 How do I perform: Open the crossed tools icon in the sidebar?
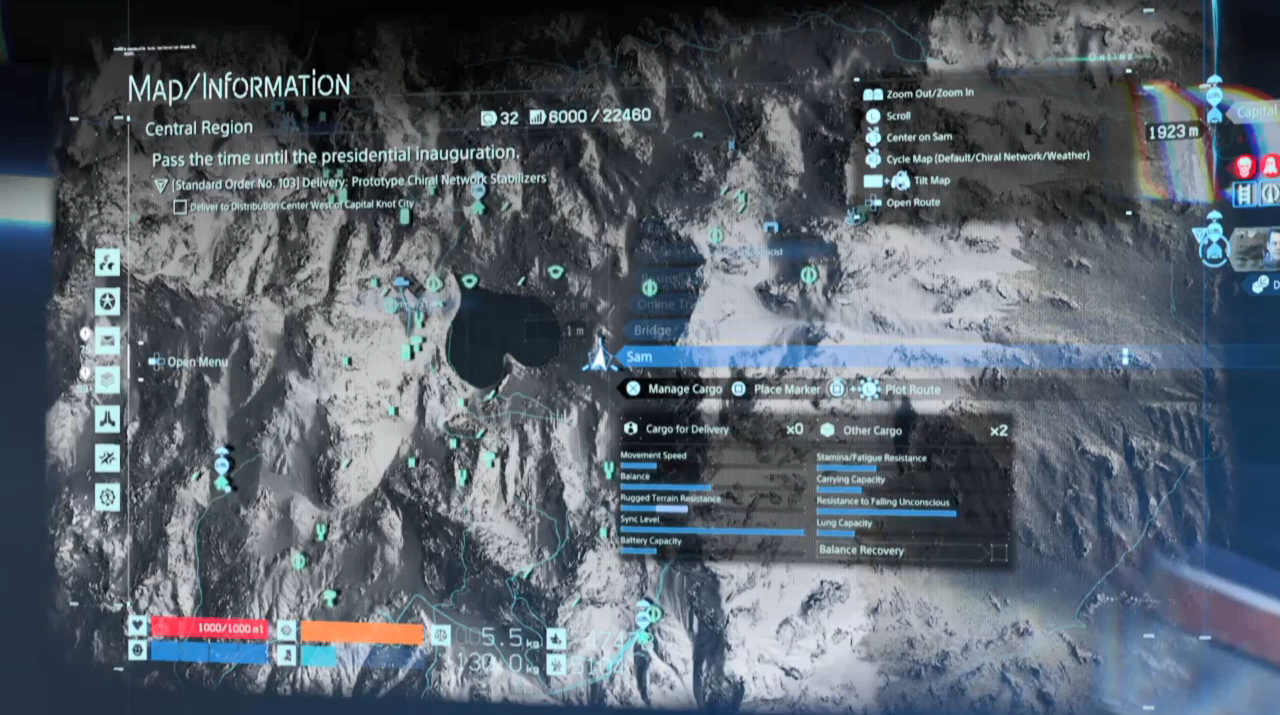[x=107, y=458]
